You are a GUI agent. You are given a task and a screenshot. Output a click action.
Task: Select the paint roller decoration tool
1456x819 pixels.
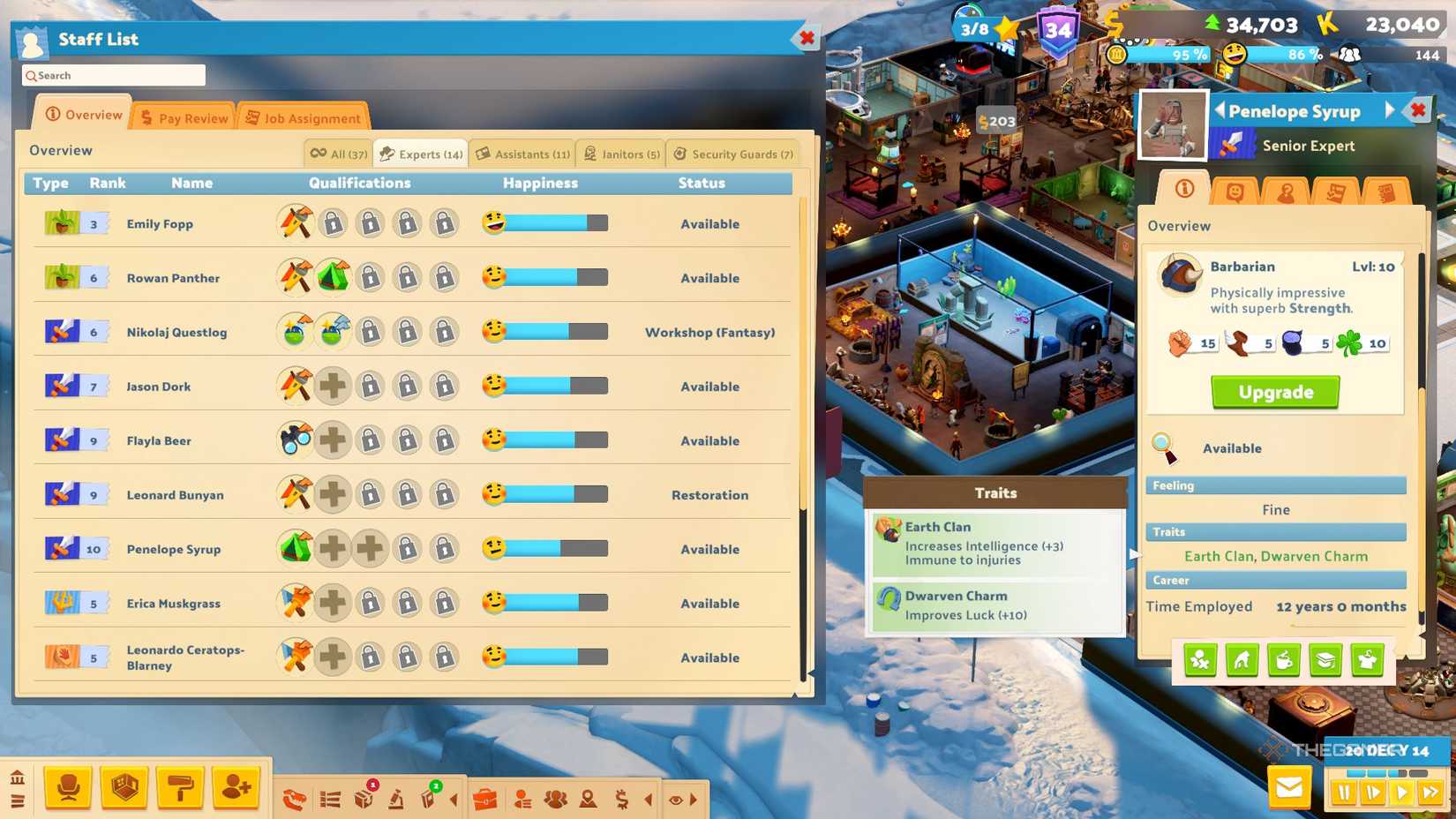[178, 788]
